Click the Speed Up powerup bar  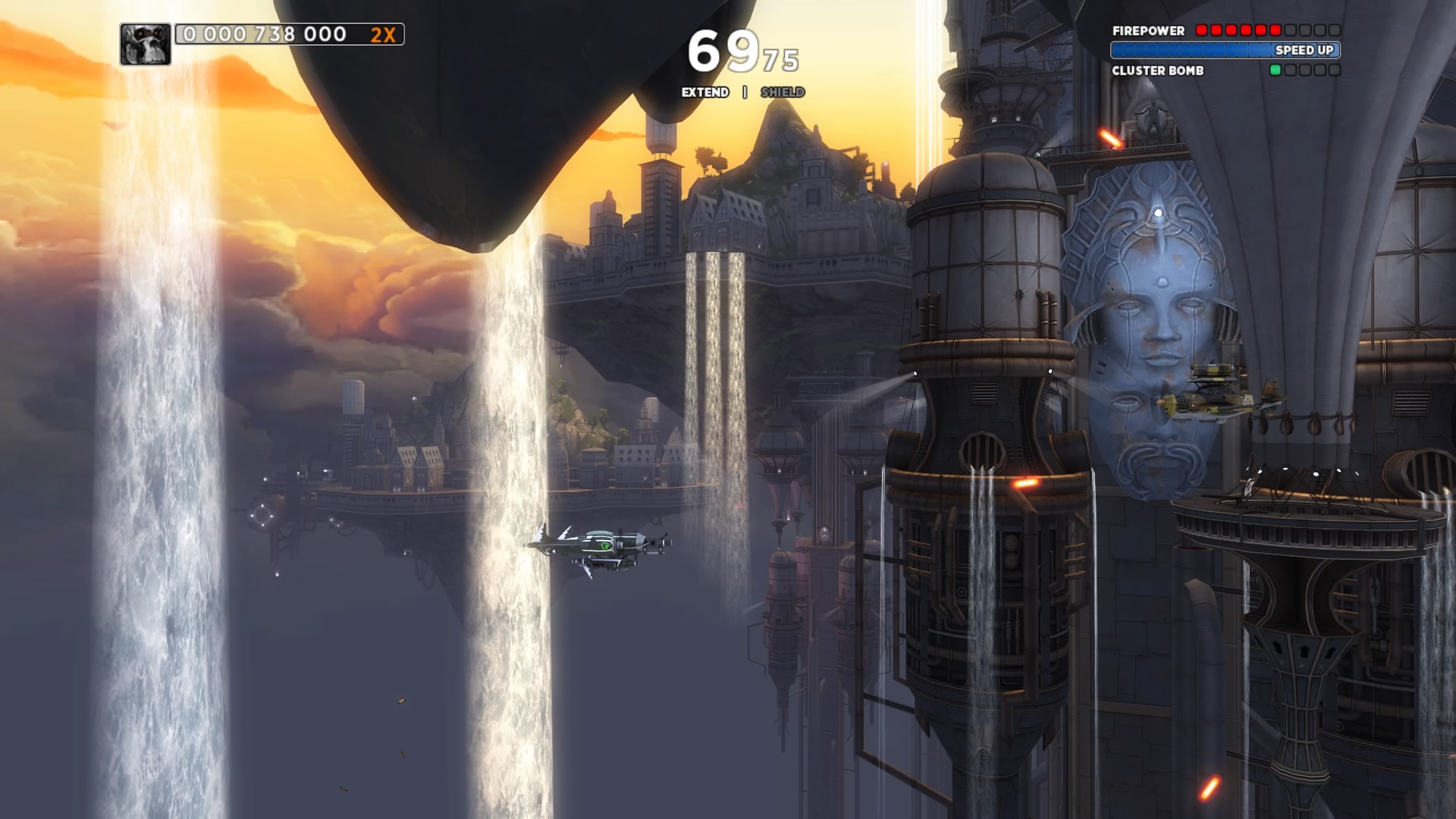pyautogui.click(x=1225, y=50)
